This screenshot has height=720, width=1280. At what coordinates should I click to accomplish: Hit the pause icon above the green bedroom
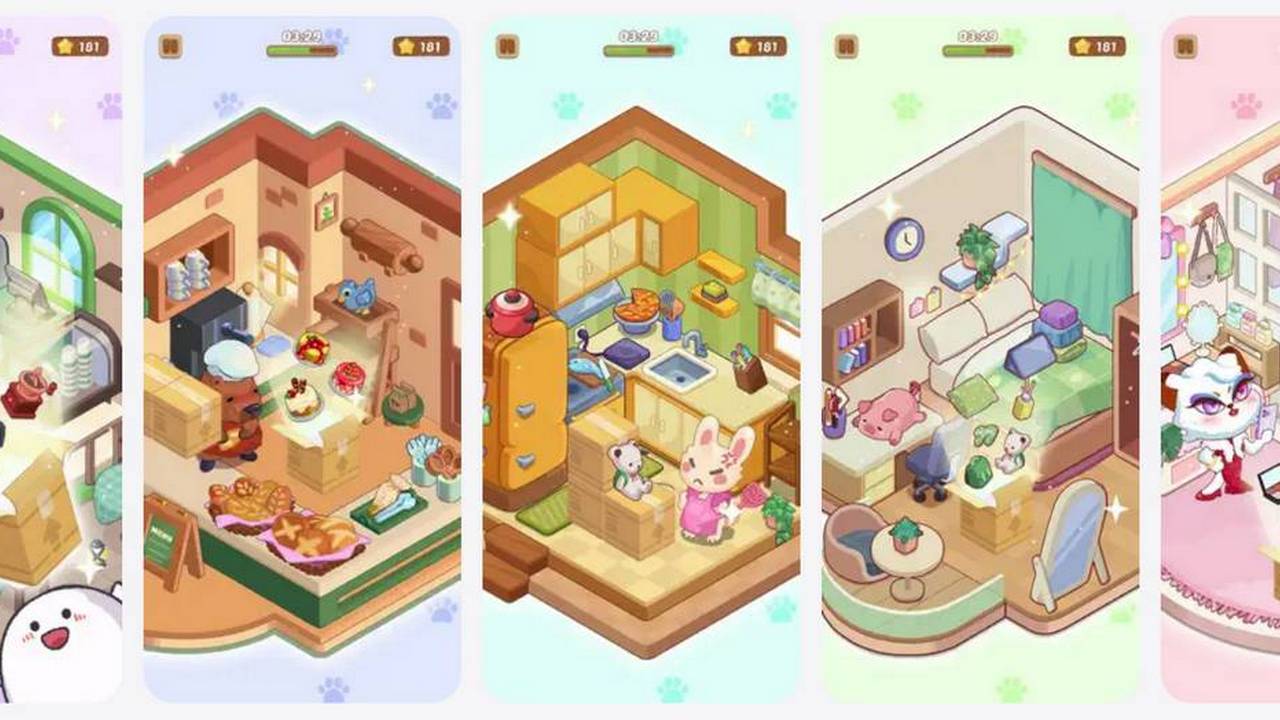click(x=846, y=46)
